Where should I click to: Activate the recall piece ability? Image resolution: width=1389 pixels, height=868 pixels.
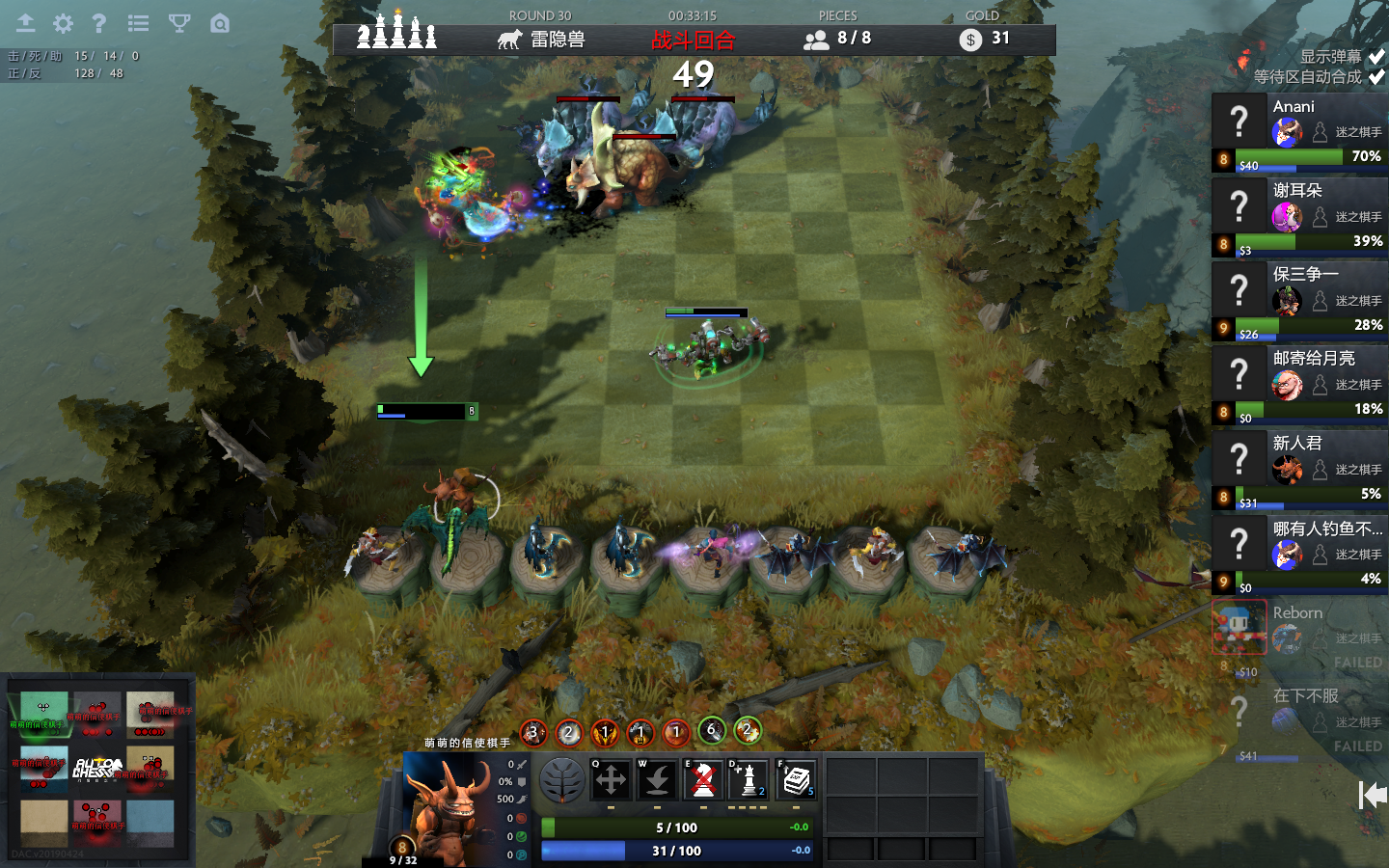click(x=657, y=779)
